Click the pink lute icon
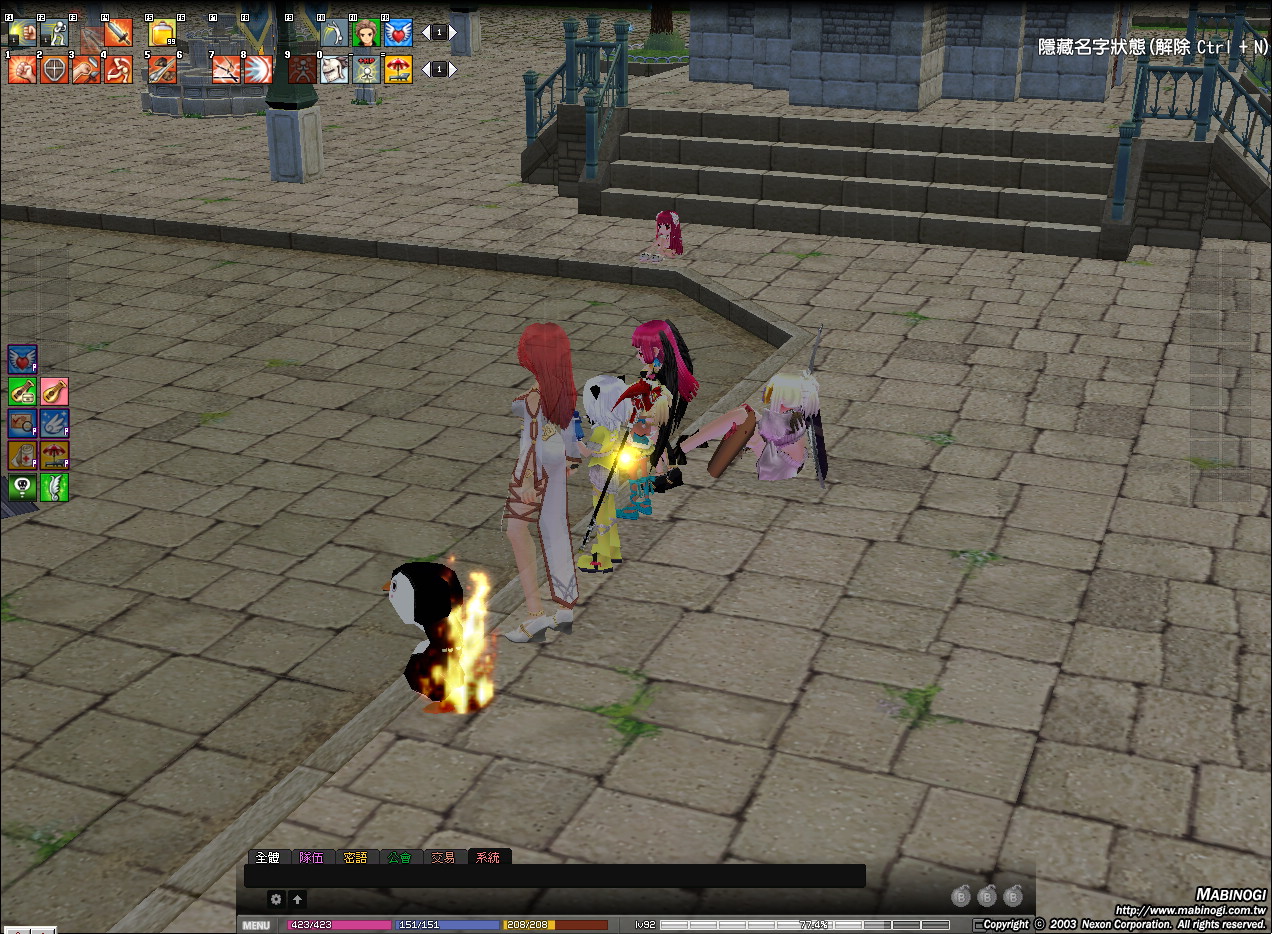 pos(54,391)
